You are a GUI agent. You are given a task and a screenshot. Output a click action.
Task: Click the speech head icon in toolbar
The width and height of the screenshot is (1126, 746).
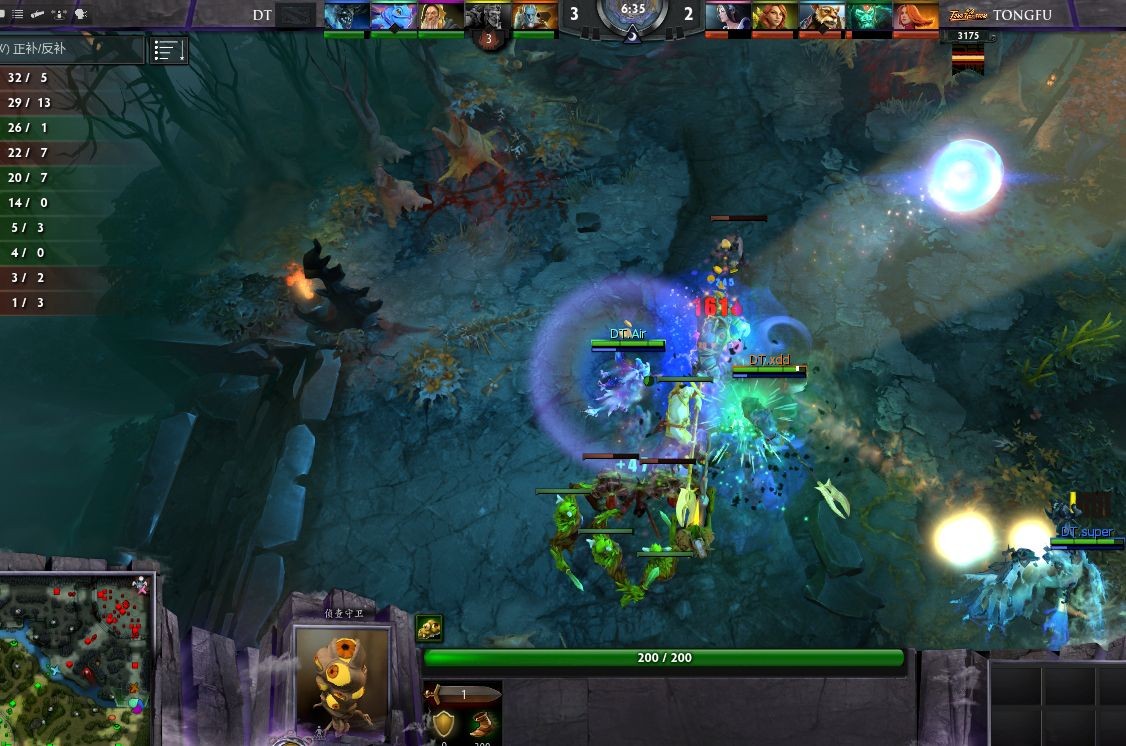click(x=81, y=14)
